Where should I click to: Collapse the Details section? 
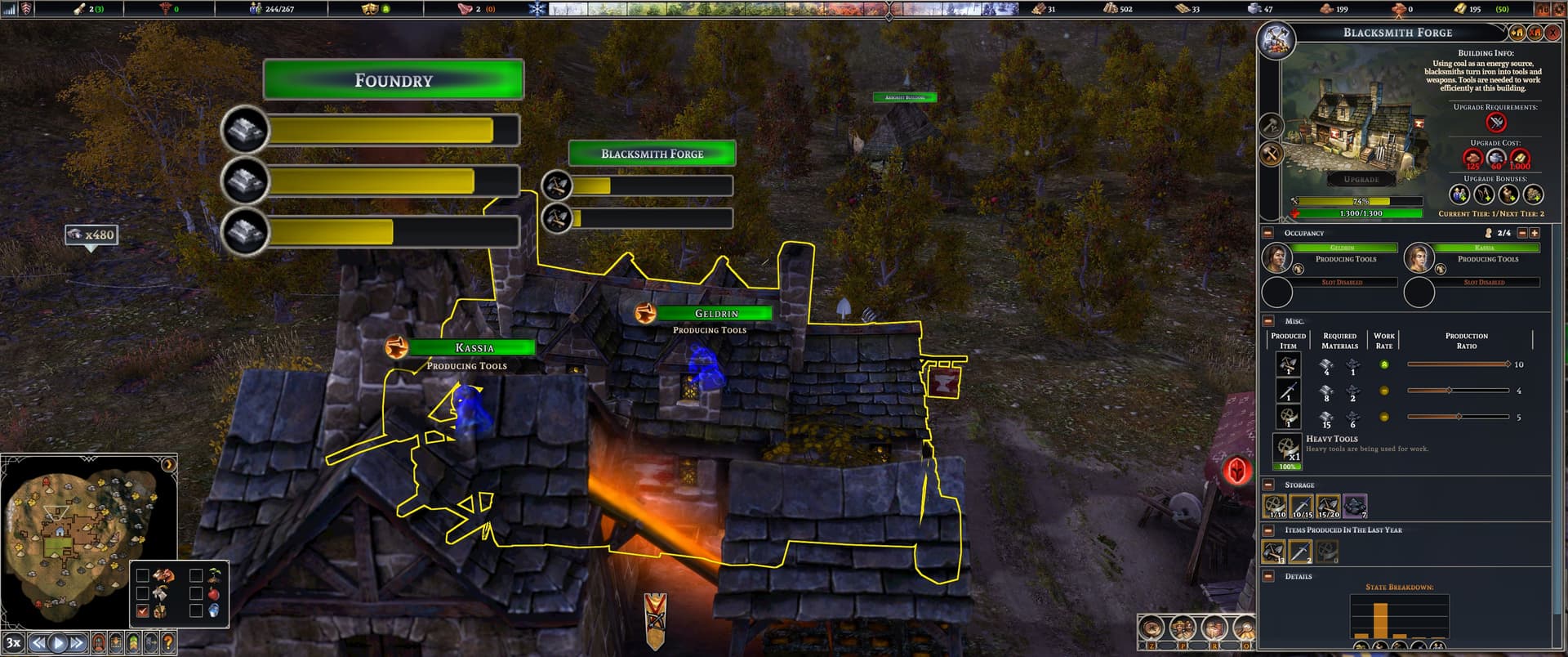(x=1268, y=576)
